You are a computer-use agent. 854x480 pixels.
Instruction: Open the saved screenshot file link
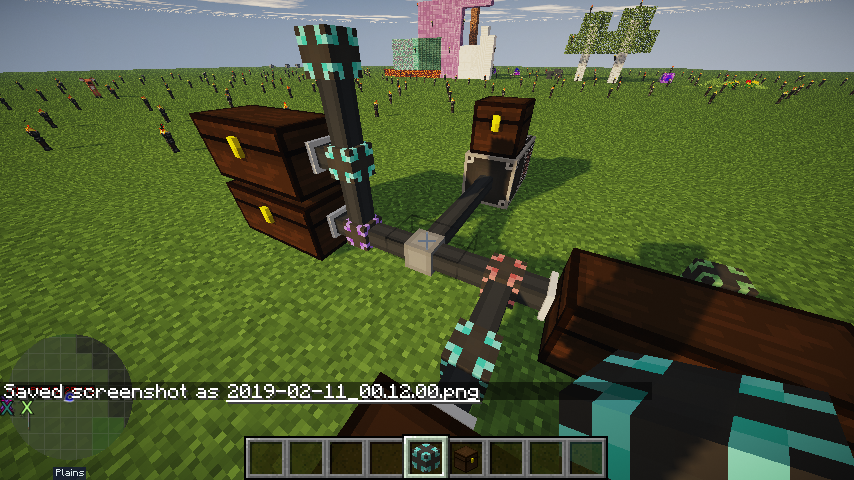[353, 392]
